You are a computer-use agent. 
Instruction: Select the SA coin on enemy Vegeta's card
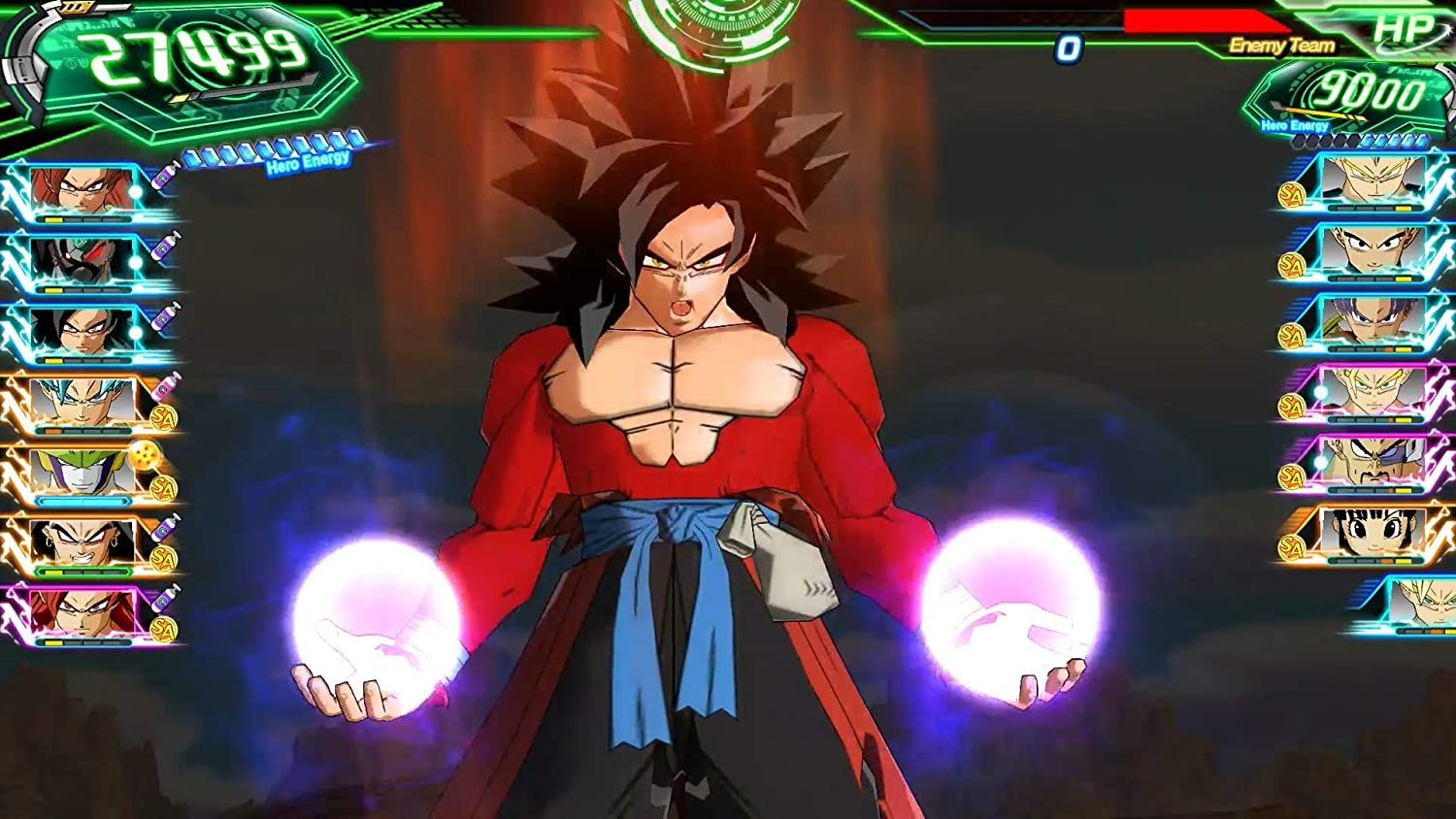[x=1290, y=474]
